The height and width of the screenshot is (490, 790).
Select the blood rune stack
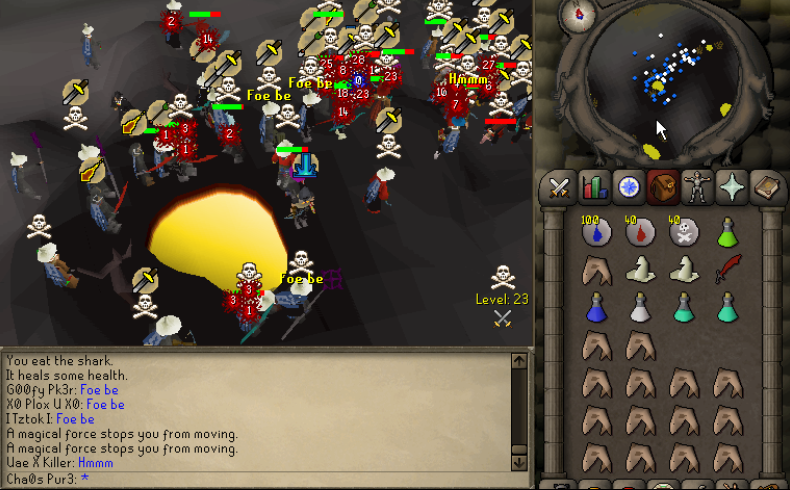(x=641, y=233)
